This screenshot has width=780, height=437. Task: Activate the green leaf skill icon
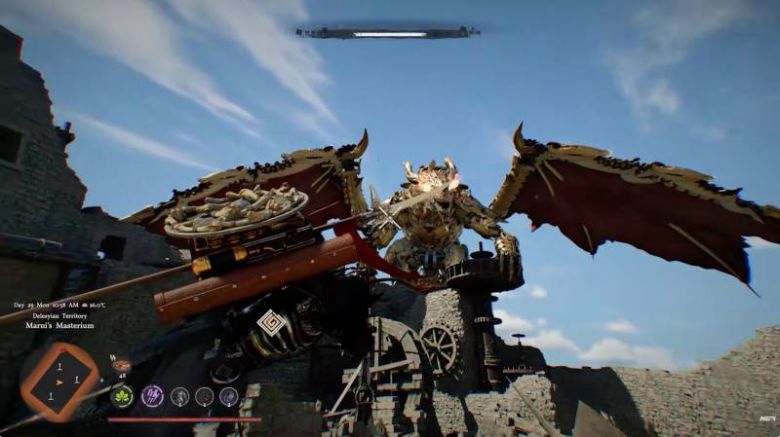point(124,396)
